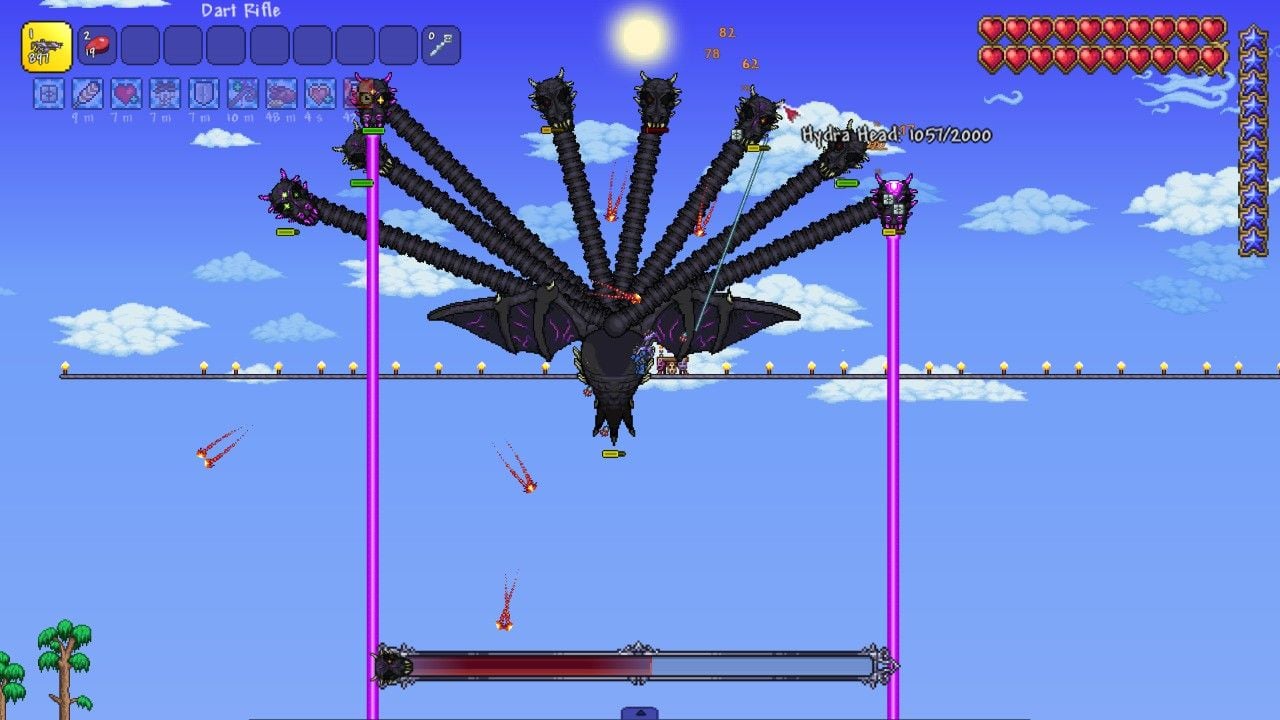Select the healing potion in hotbar slot 2

click(96, 43)
